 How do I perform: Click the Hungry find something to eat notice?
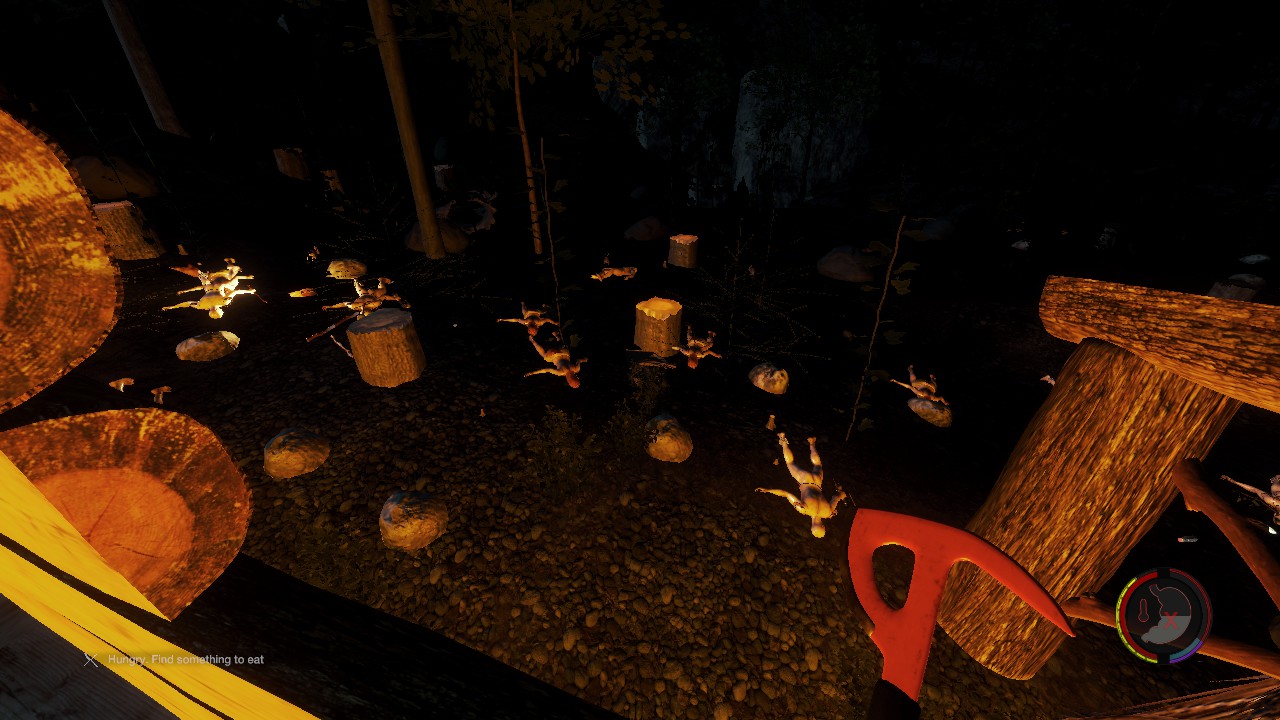(x=185, y=660)
